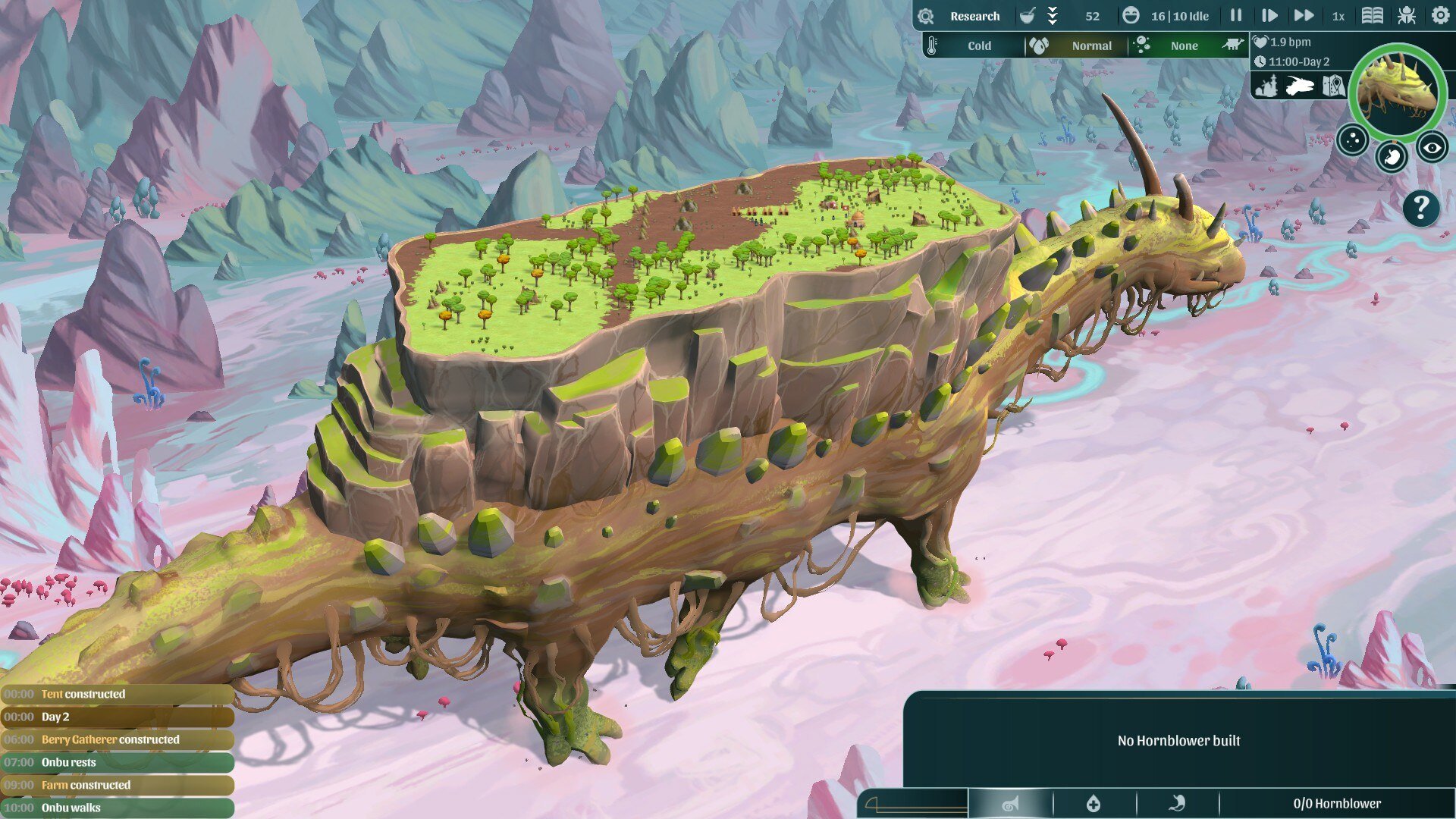Image resolution: width=1456 pixels, height=819 pixels.
Task: Activate fast-forward speed
Action: 1304,16
